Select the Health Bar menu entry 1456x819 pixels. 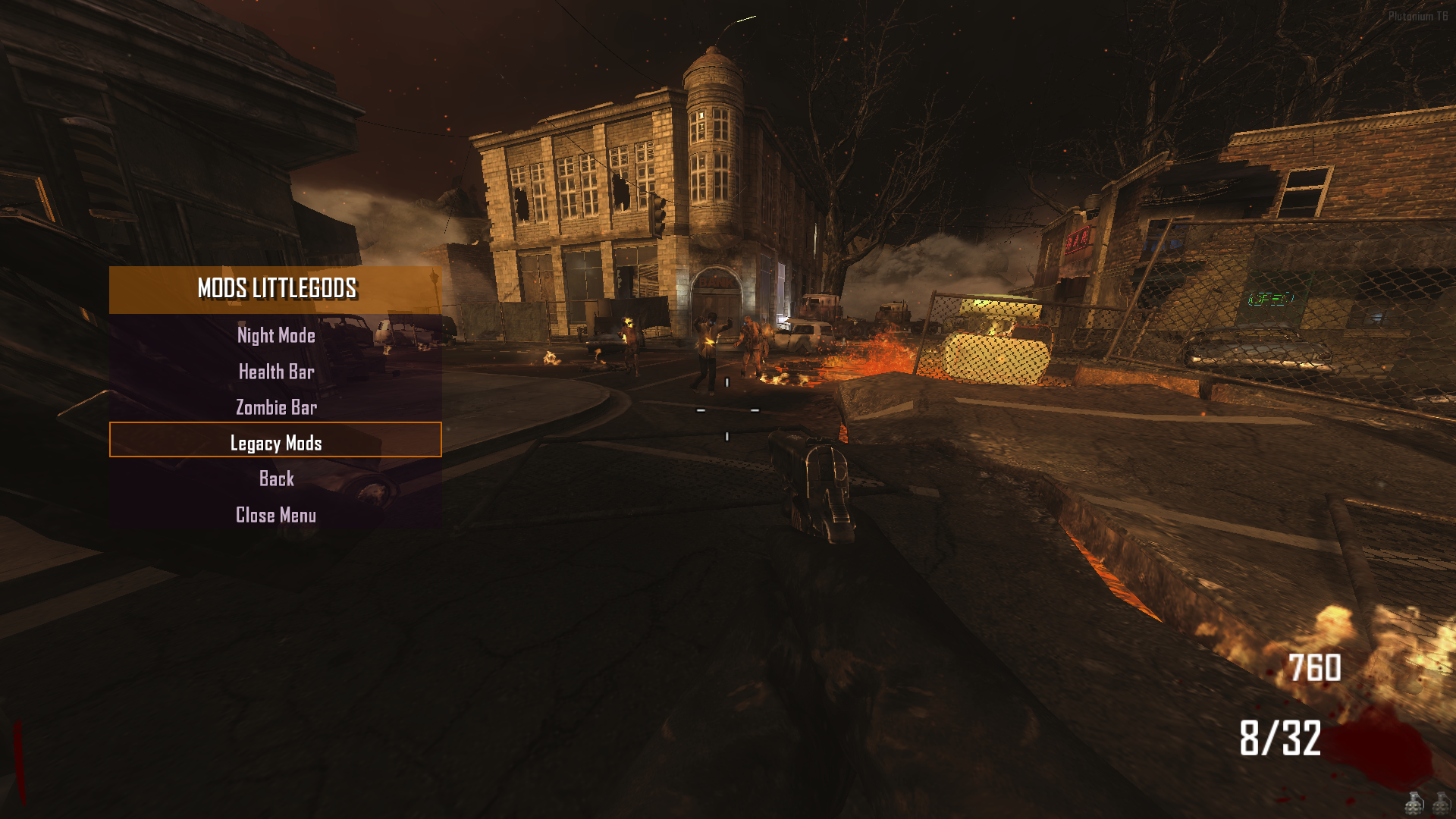click(x=276, y=372)
